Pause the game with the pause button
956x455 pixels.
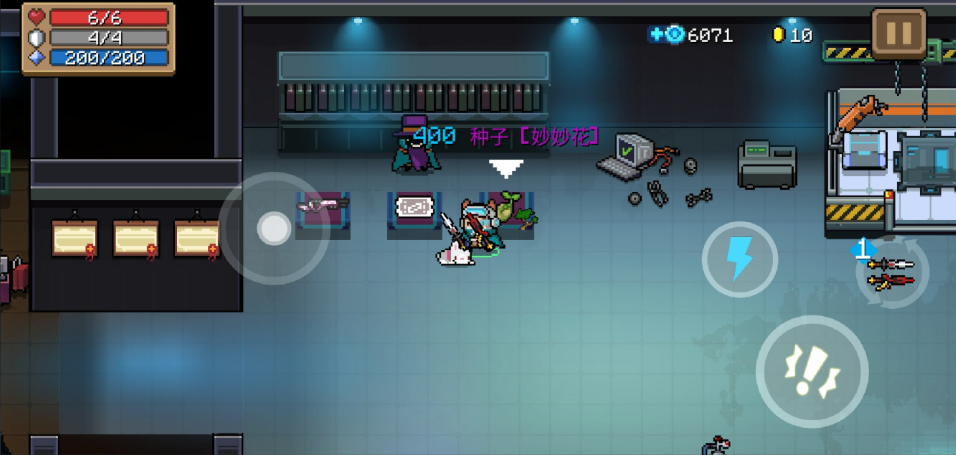[898, 34]
